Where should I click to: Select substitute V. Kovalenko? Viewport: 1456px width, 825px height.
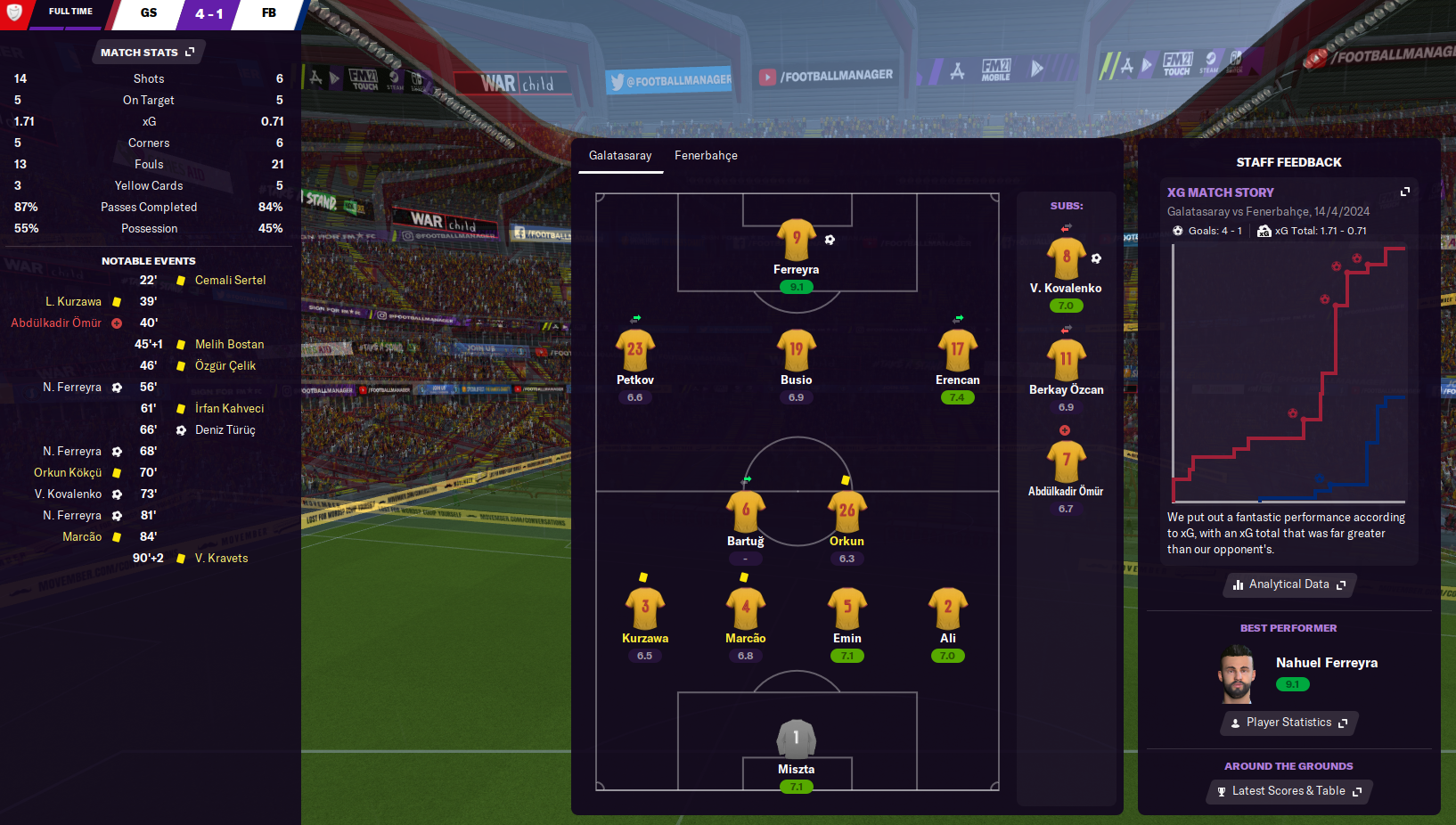pyautogui.click(x=1066, y=258)
